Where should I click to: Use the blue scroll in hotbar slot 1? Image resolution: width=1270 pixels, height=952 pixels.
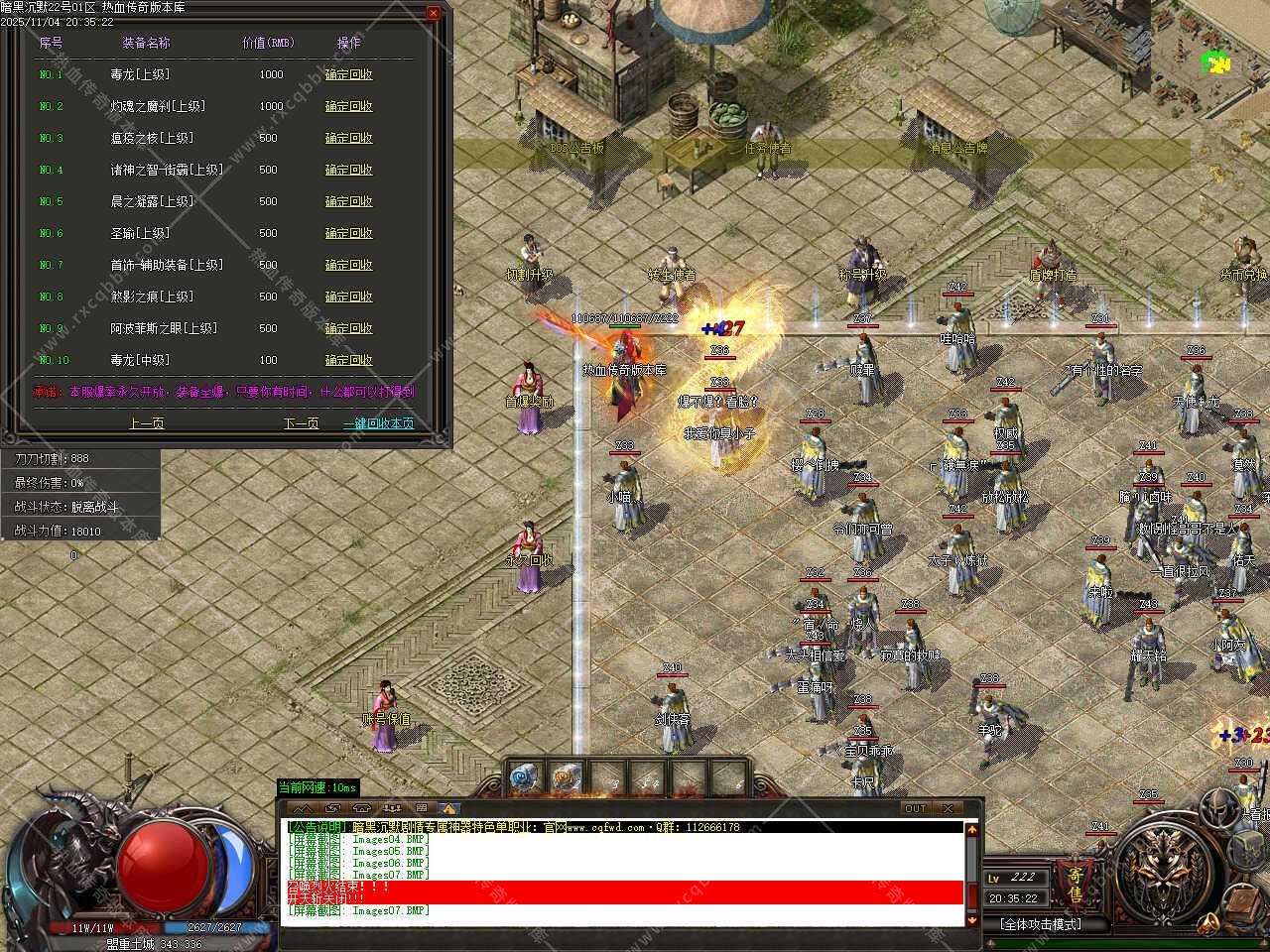click(524, 779)
